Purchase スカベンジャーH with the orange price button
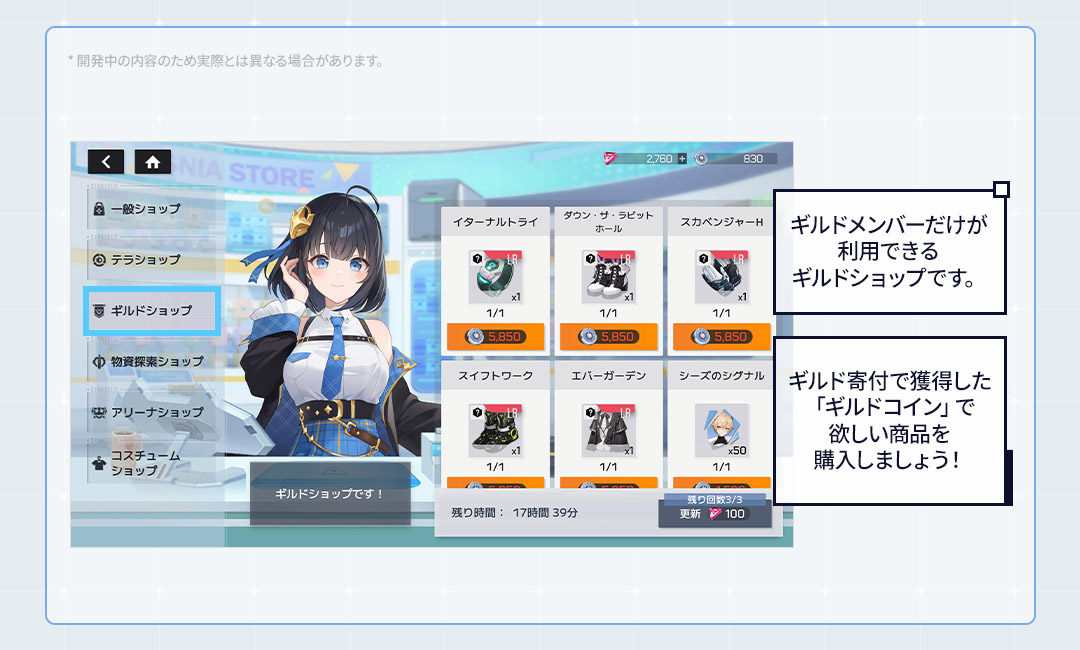 pyautogui.click(x=721, y=337)
